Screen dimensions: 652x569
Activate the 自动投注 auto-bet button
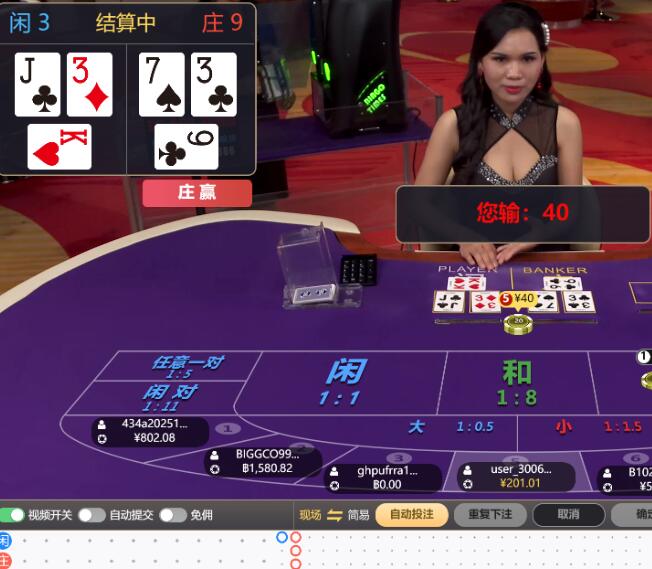pos(412,515)
